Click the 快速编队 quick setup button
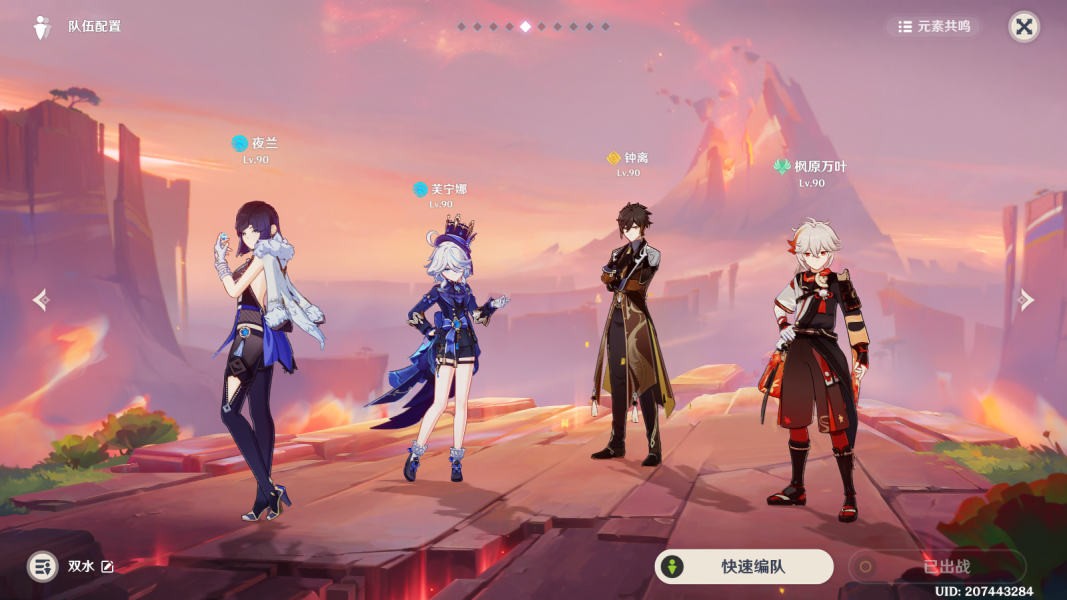The height and width of the screenshot is (600, 1067). point(743,567)
